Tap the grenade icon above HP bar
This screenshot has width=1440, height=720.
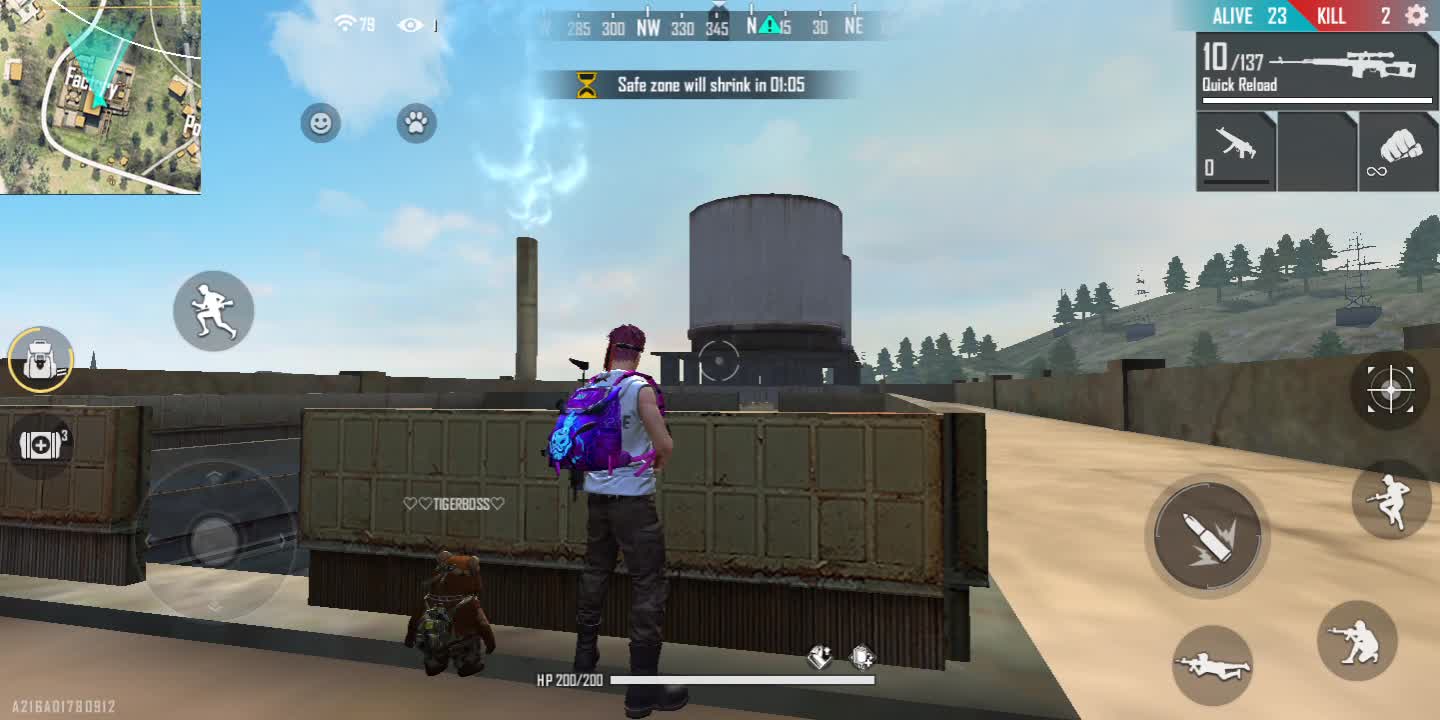tap(820, 657)
